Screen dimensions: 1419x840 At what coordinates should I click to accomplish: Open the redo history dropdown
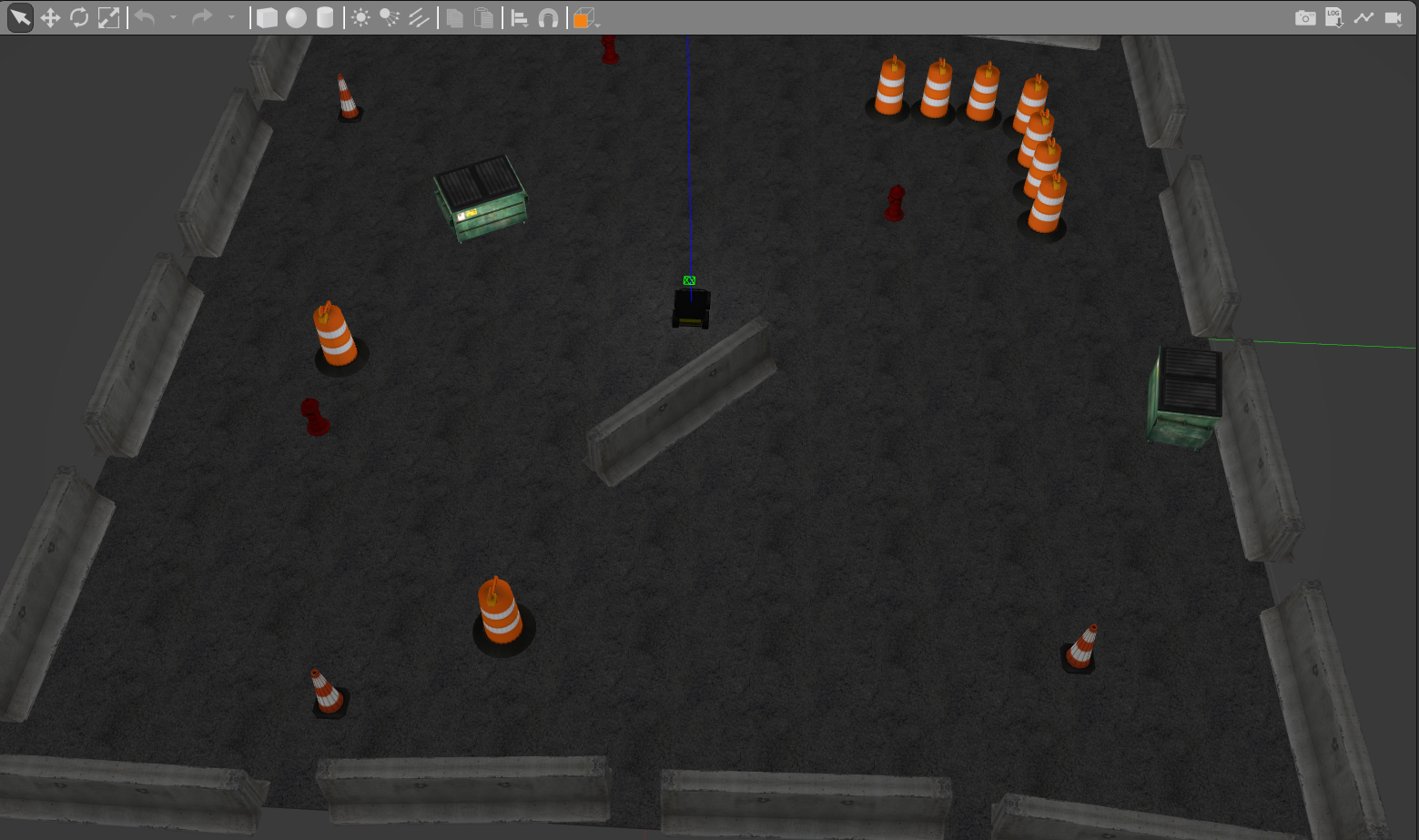point(231,17)
